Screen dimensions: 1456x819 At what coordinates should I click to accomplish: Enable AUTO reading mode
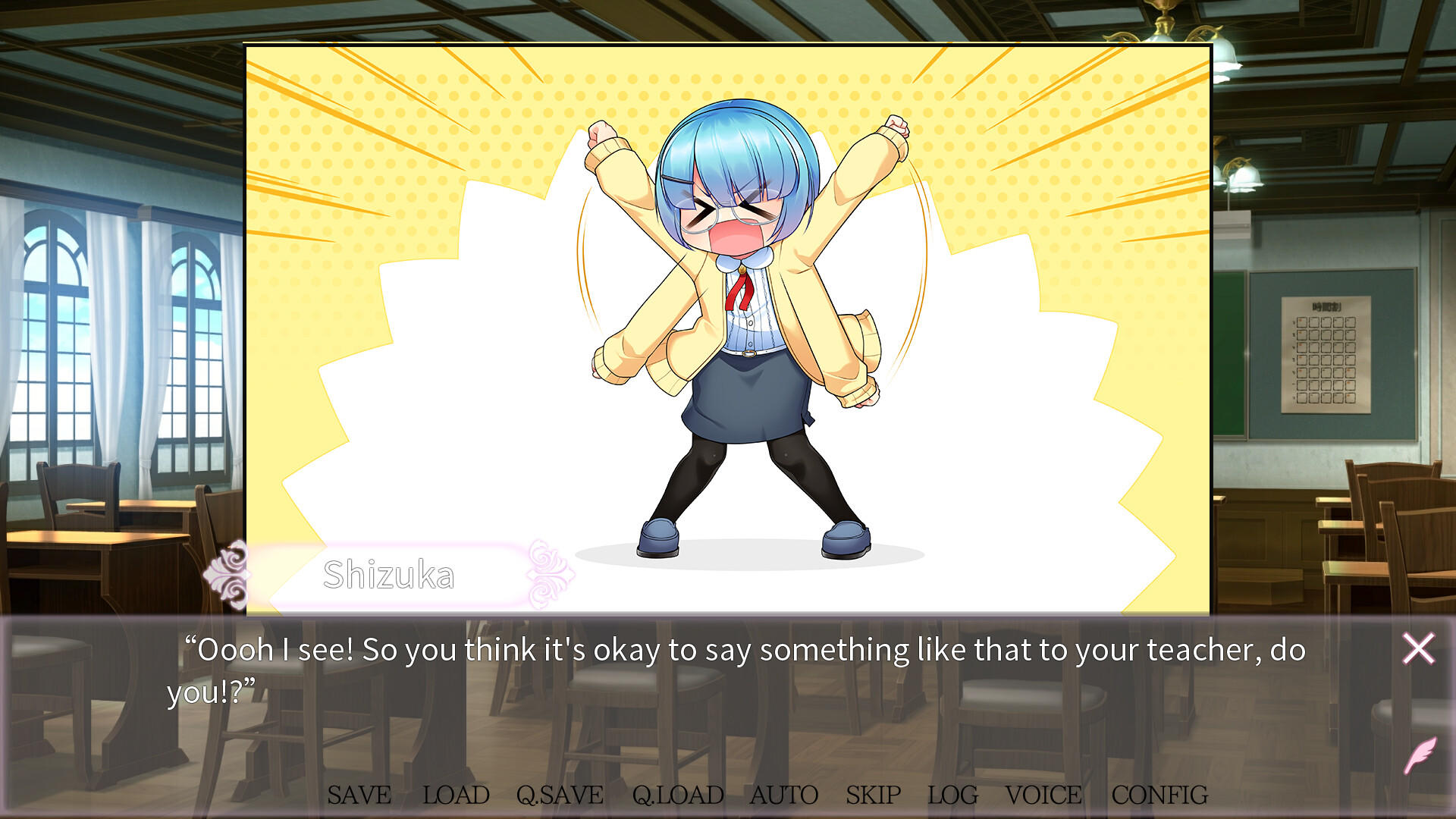(x=785, y=795)
